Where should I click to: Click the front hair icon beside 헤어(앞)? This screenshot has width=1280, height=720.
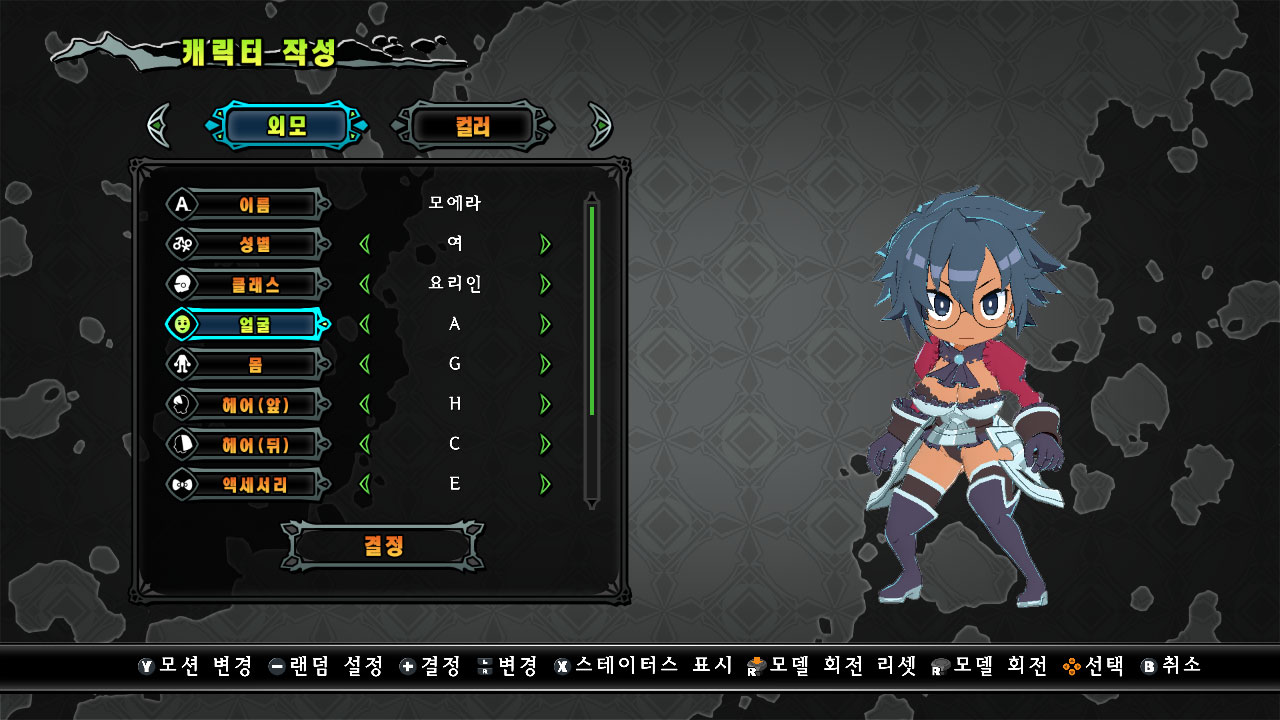point(184,404)
